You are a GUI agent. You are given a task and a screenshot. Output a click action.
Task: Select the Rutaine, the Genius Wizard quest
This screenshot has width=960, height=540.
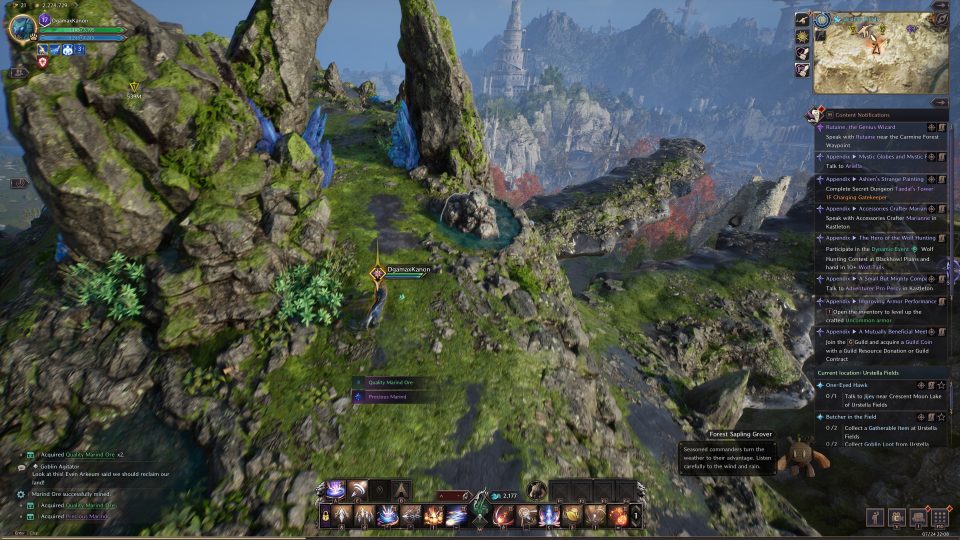coord(862,127)
